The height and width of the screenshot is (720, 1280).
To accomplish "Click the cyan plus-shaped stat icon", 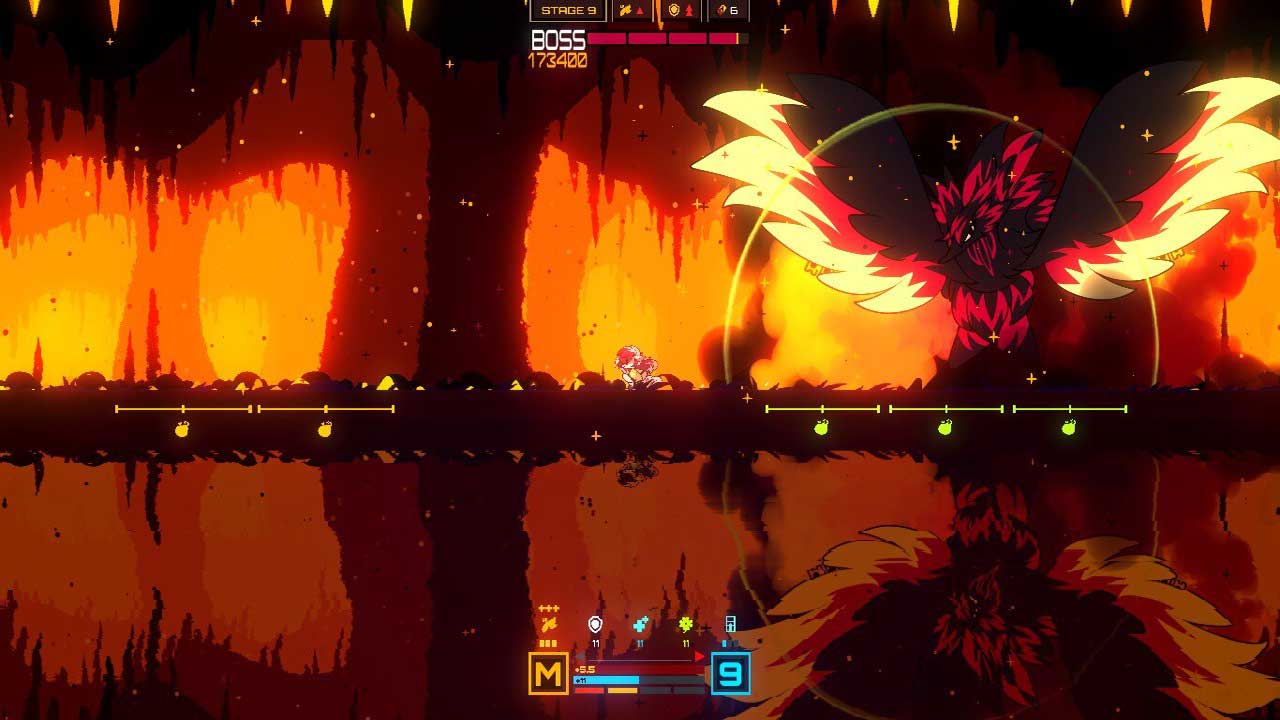I will pos(640,625).
